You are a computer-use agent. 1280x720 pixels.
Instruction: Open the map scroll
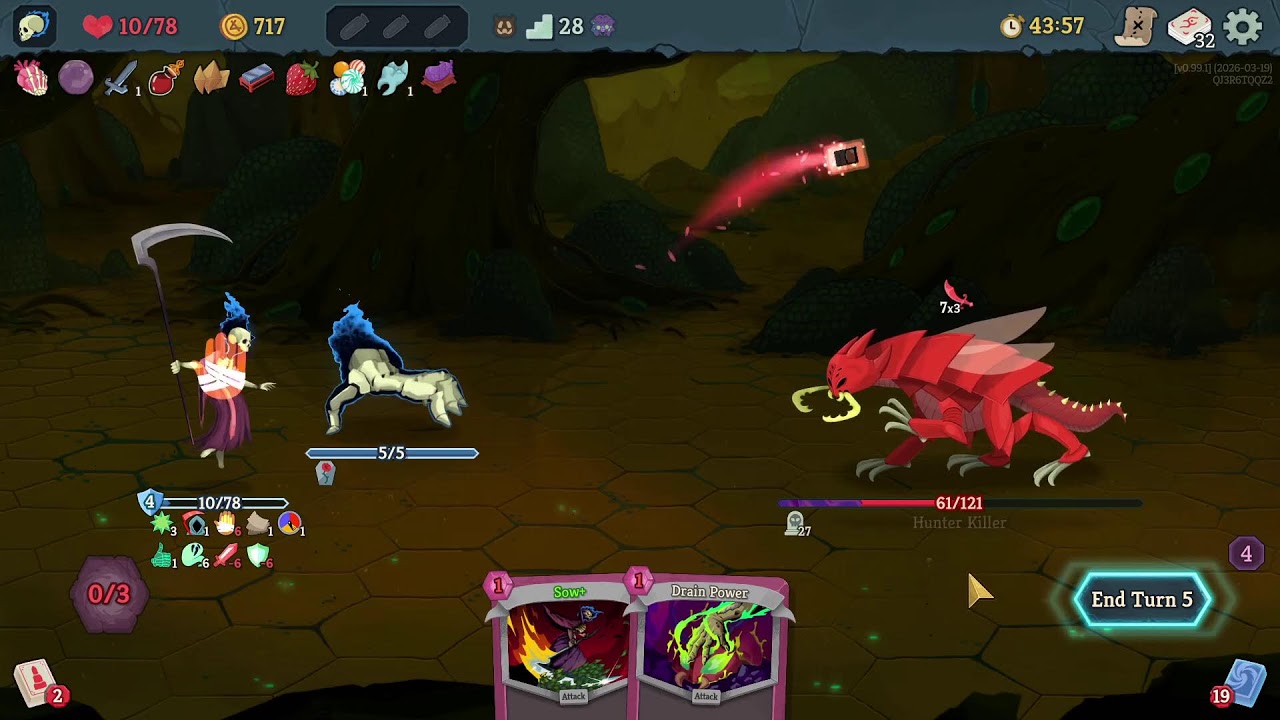(1136, 27)
